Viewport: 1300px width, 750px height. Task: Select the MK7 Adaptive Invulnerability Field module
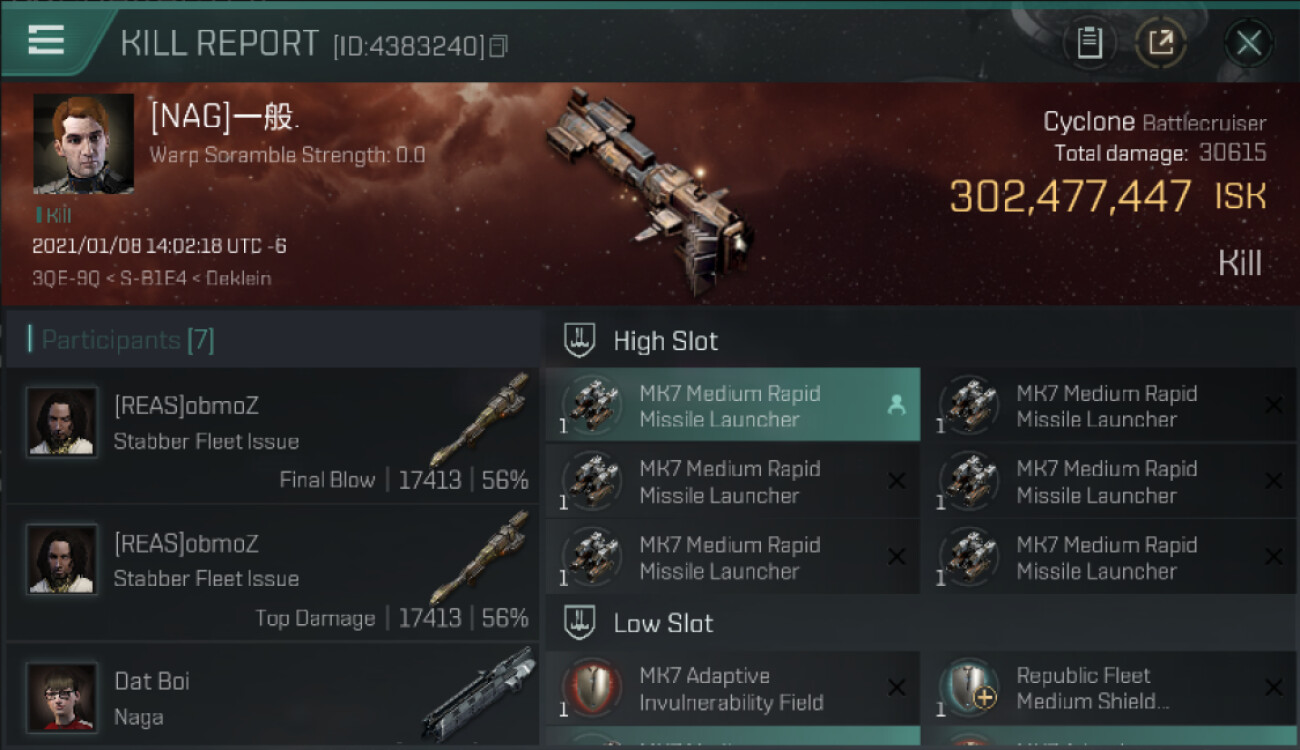point(732,688)
